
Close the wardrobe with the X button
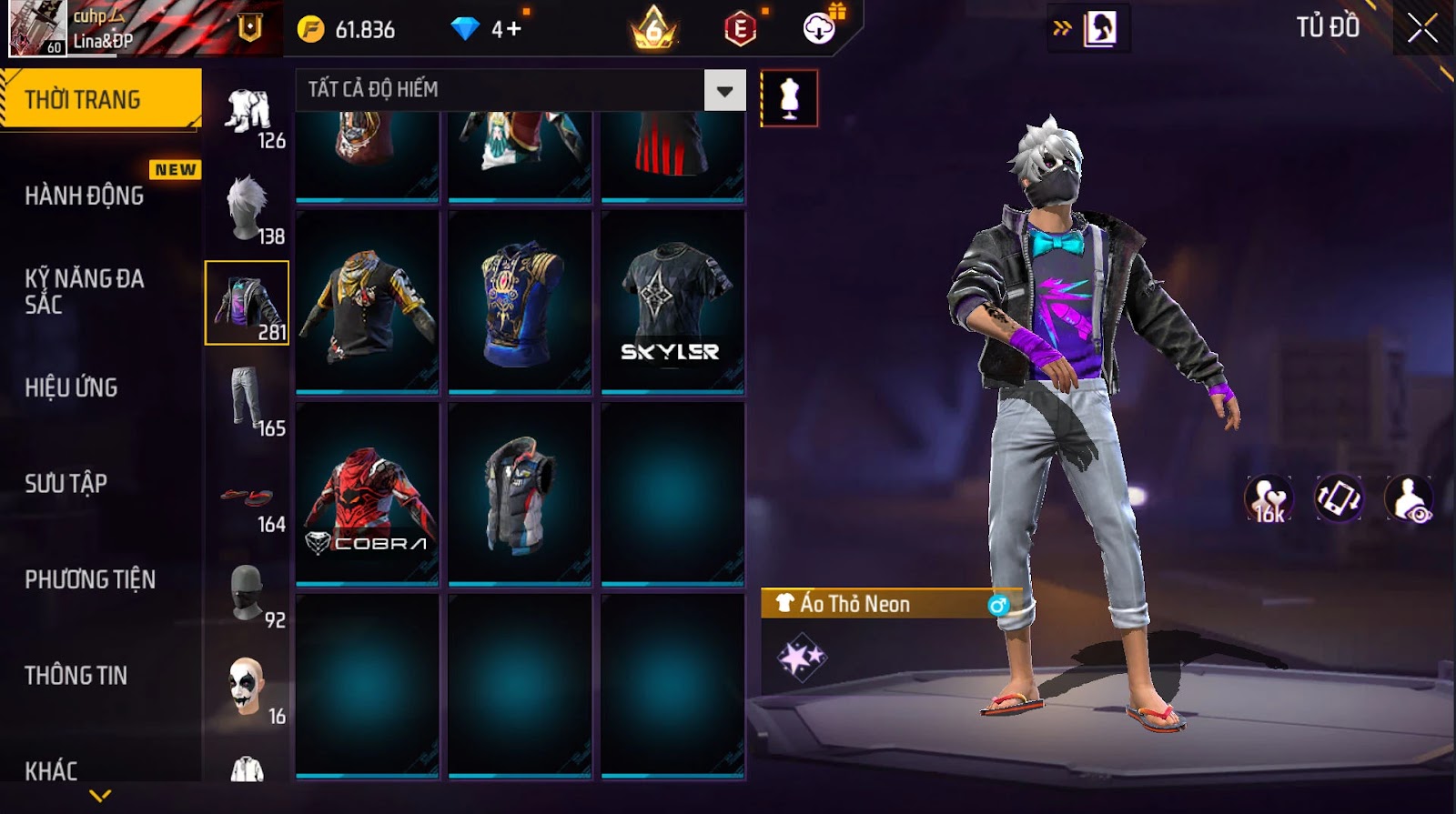[x=1422, y=29]
